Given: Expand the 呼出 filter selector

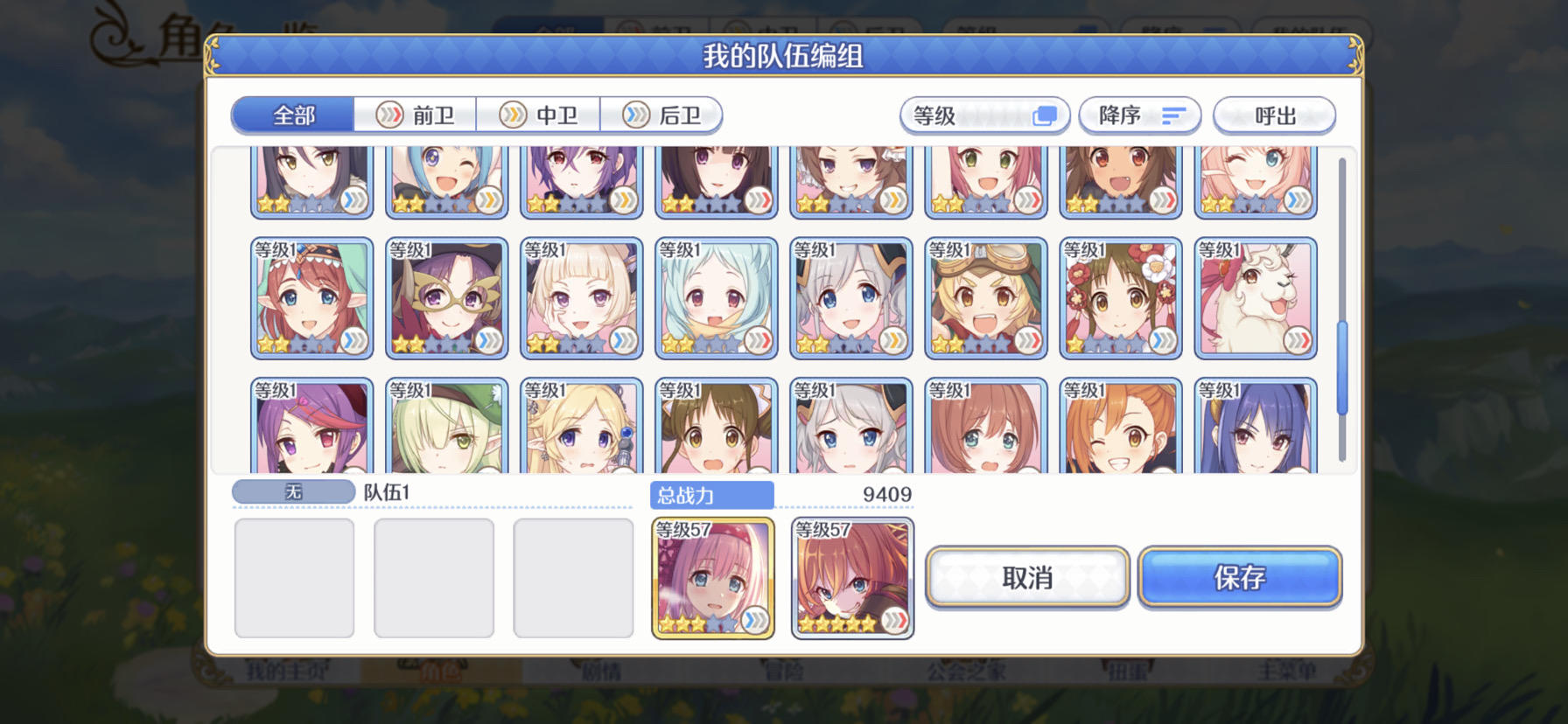Looking at the screenshot, I should click(x=1273, y=115).
